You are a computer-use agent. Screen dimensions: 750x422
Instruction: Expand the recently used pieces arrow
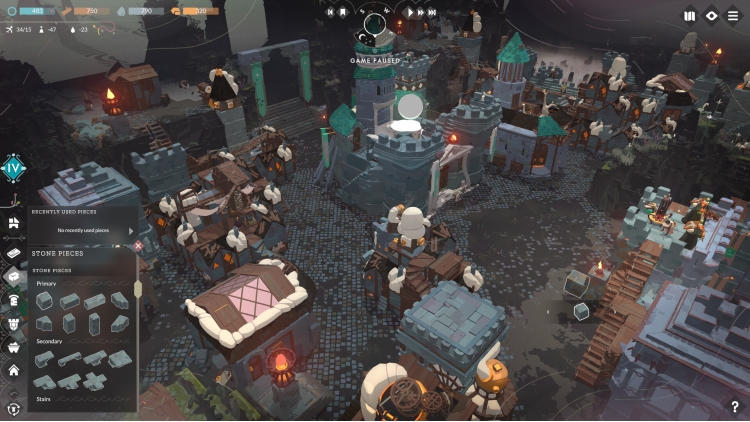130,230
